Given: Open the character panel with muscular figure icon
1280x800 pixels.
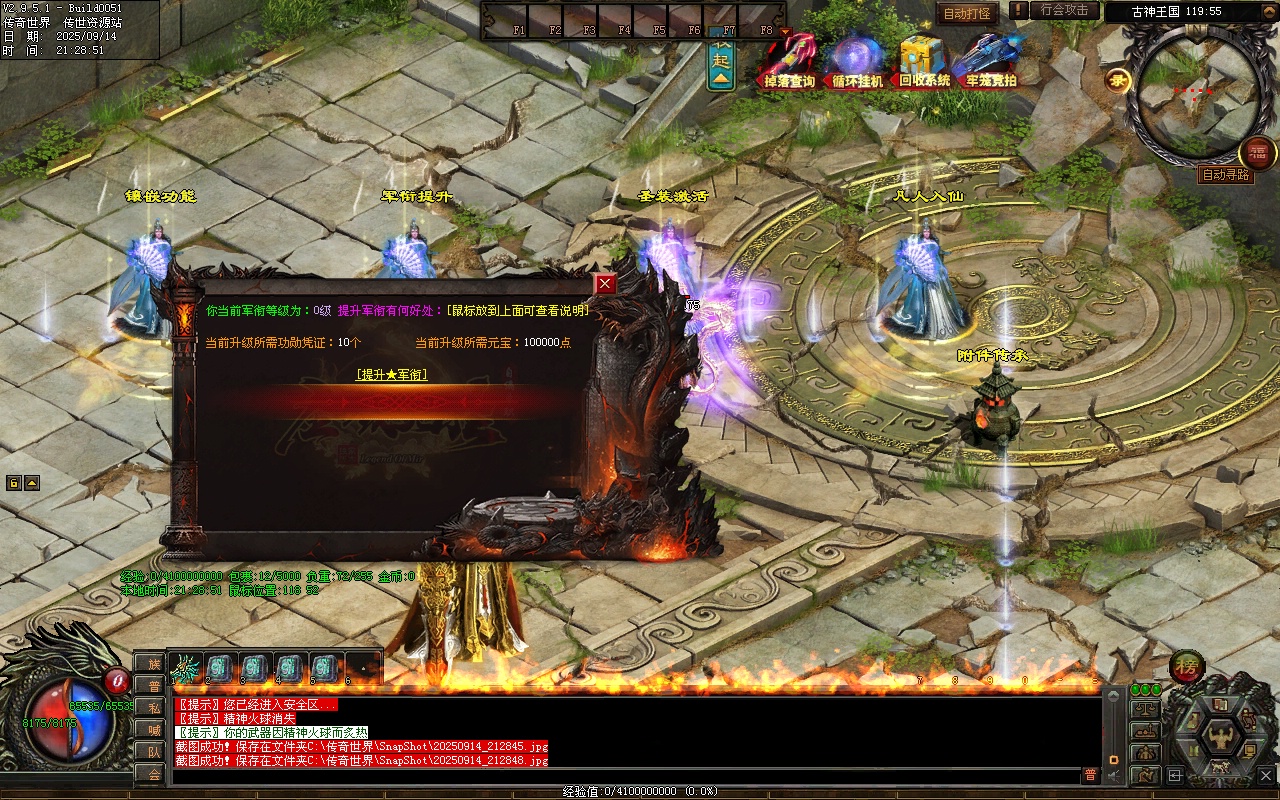Looking at the screenshot, I should pyautogui.click(x=1221, y=738).
